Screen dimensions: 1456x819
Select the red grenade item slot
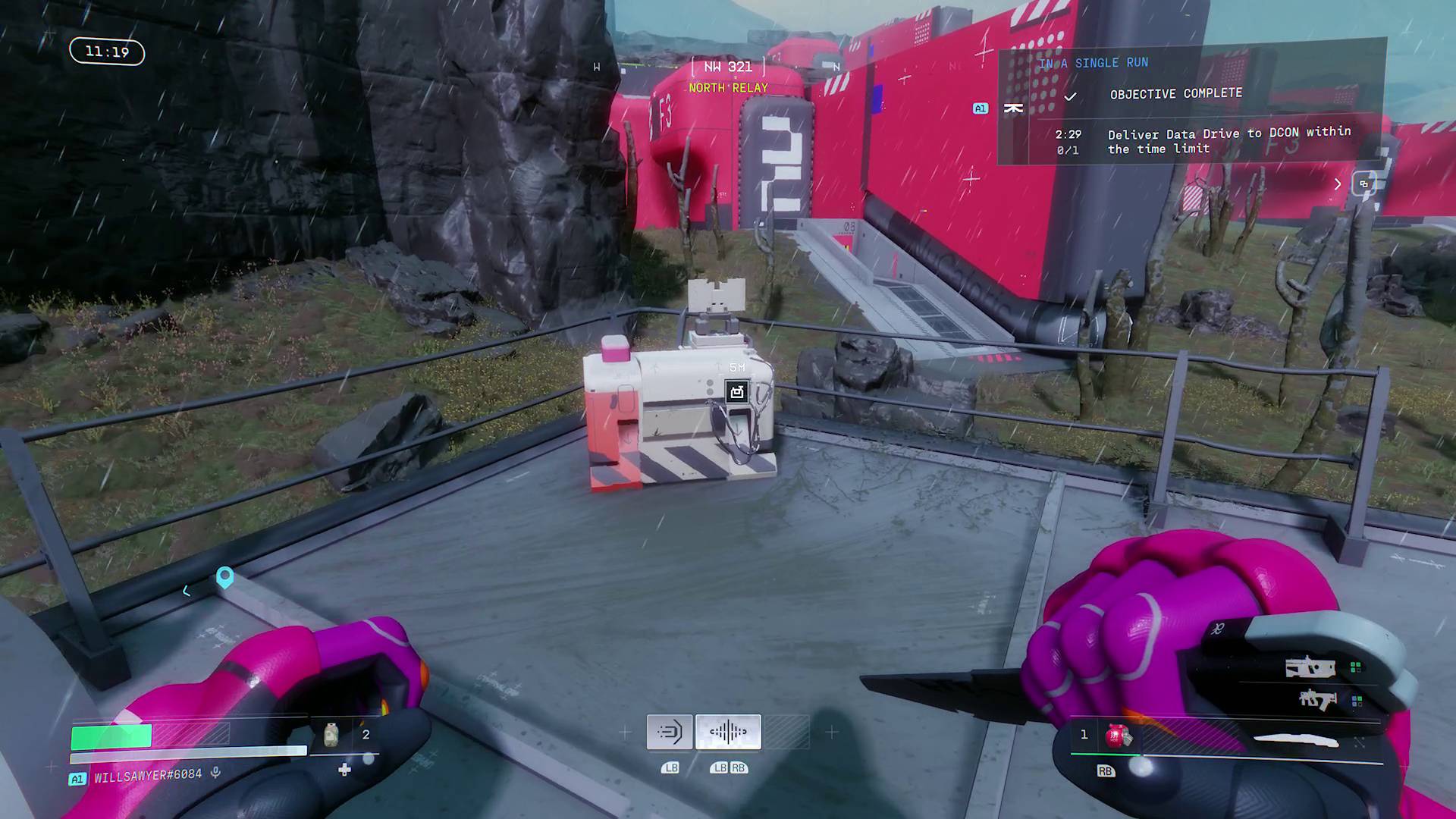pyautogui.click(x=1117, y=736)
